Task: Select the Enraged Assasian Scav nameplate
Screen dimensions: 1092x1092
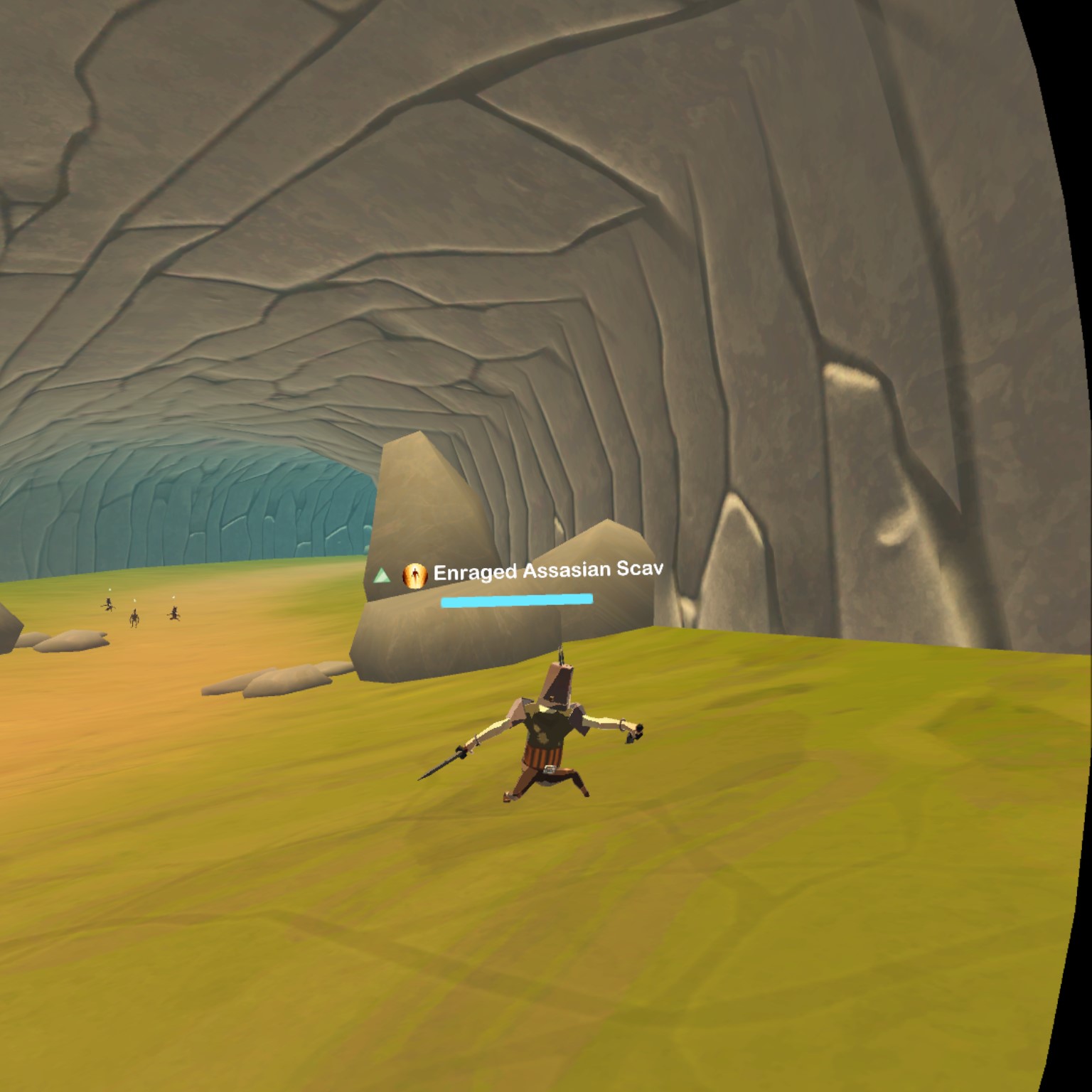Action: (547, 570)
